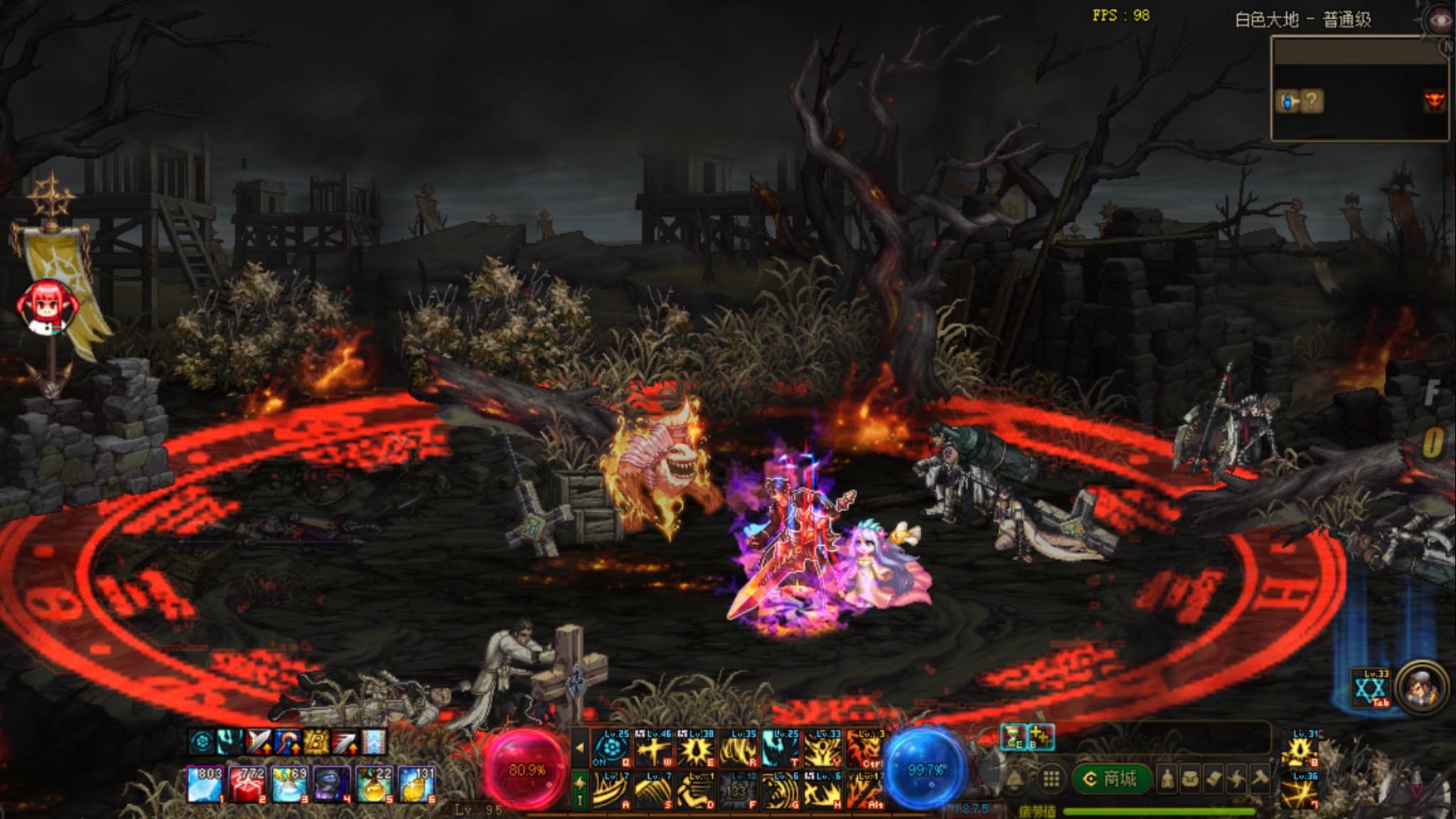Trigger the orange flame skill on Ctrl
The width and height of the screenshot is (1456, 819).
[x=866, y=748]
